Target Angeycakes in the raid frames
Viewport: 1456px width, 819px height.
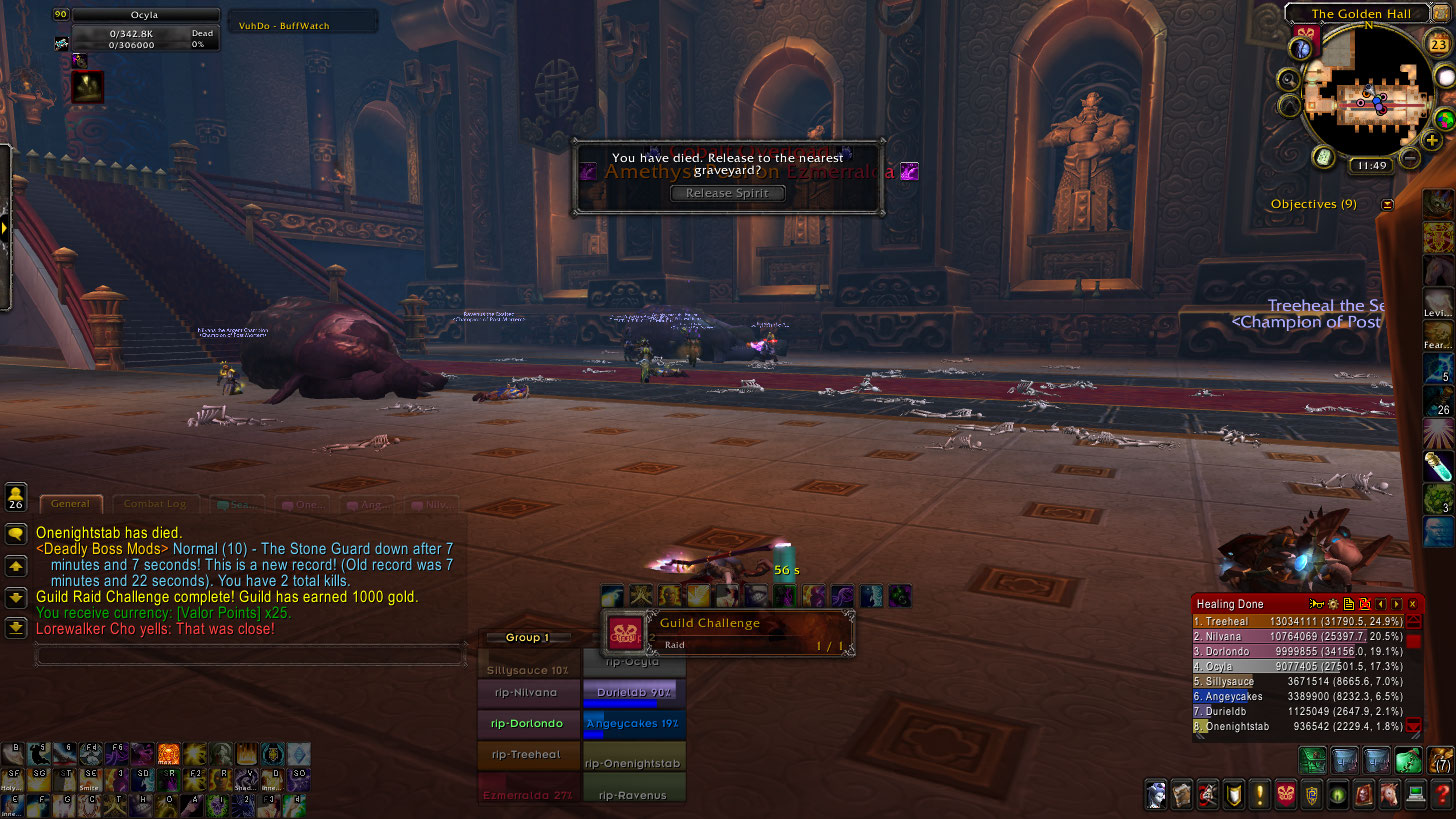[x=632, y=724]
